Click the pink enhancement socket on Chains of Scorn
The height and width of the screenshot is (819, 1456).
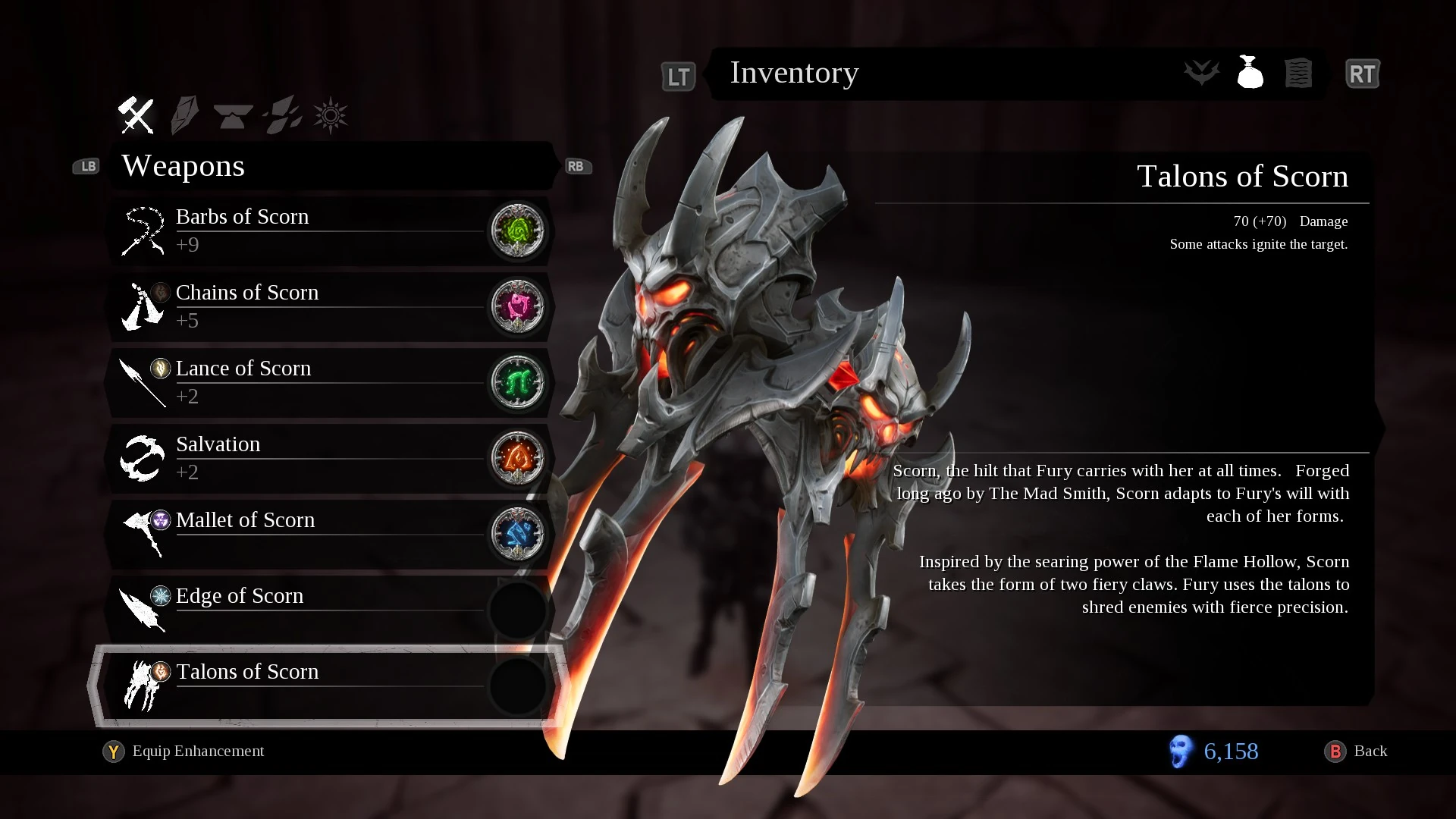pyautogui.click(x=519, y=306)
